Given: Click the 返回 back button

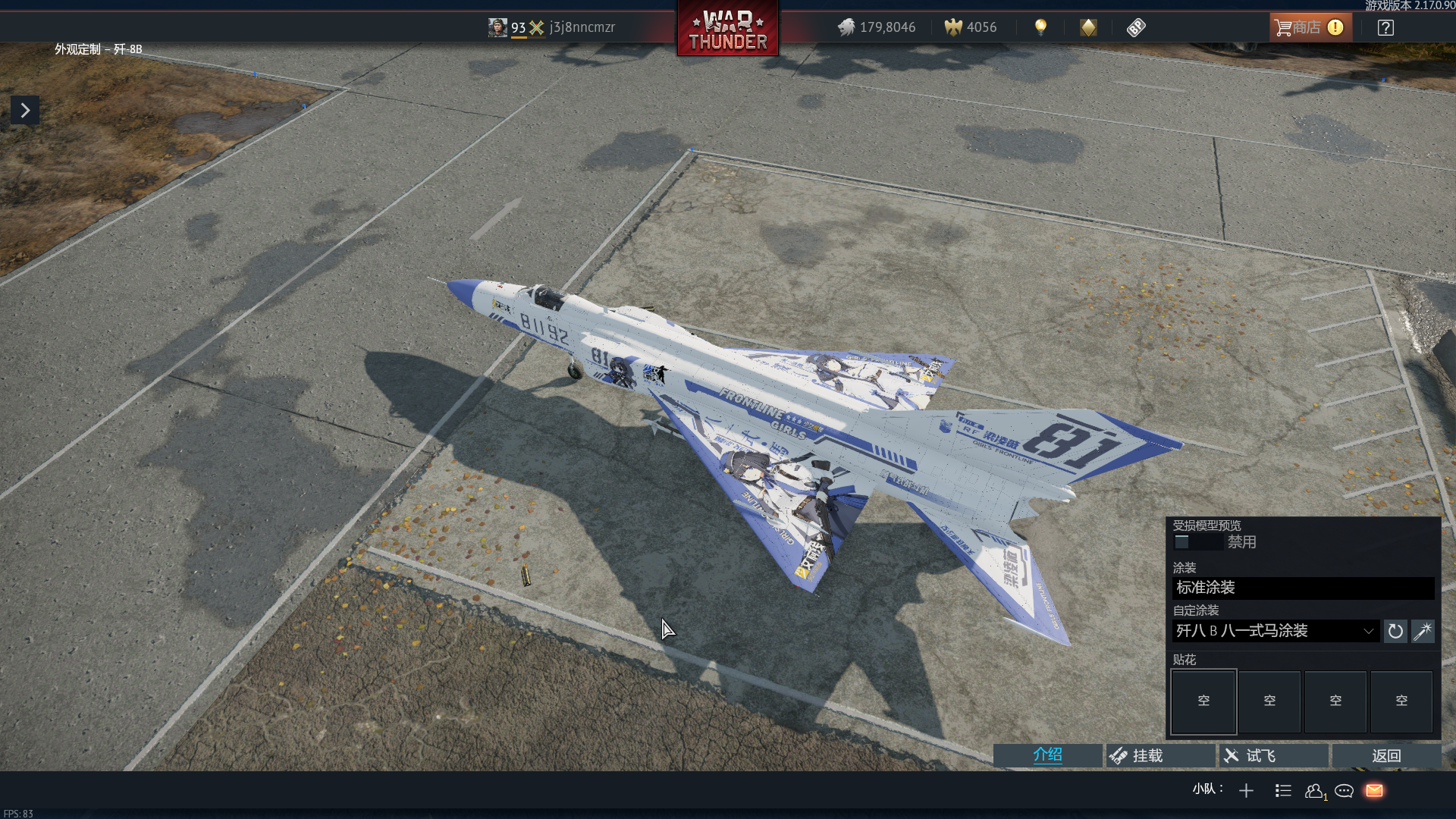Looking at the screenshot, I should tap(1386, 755).
